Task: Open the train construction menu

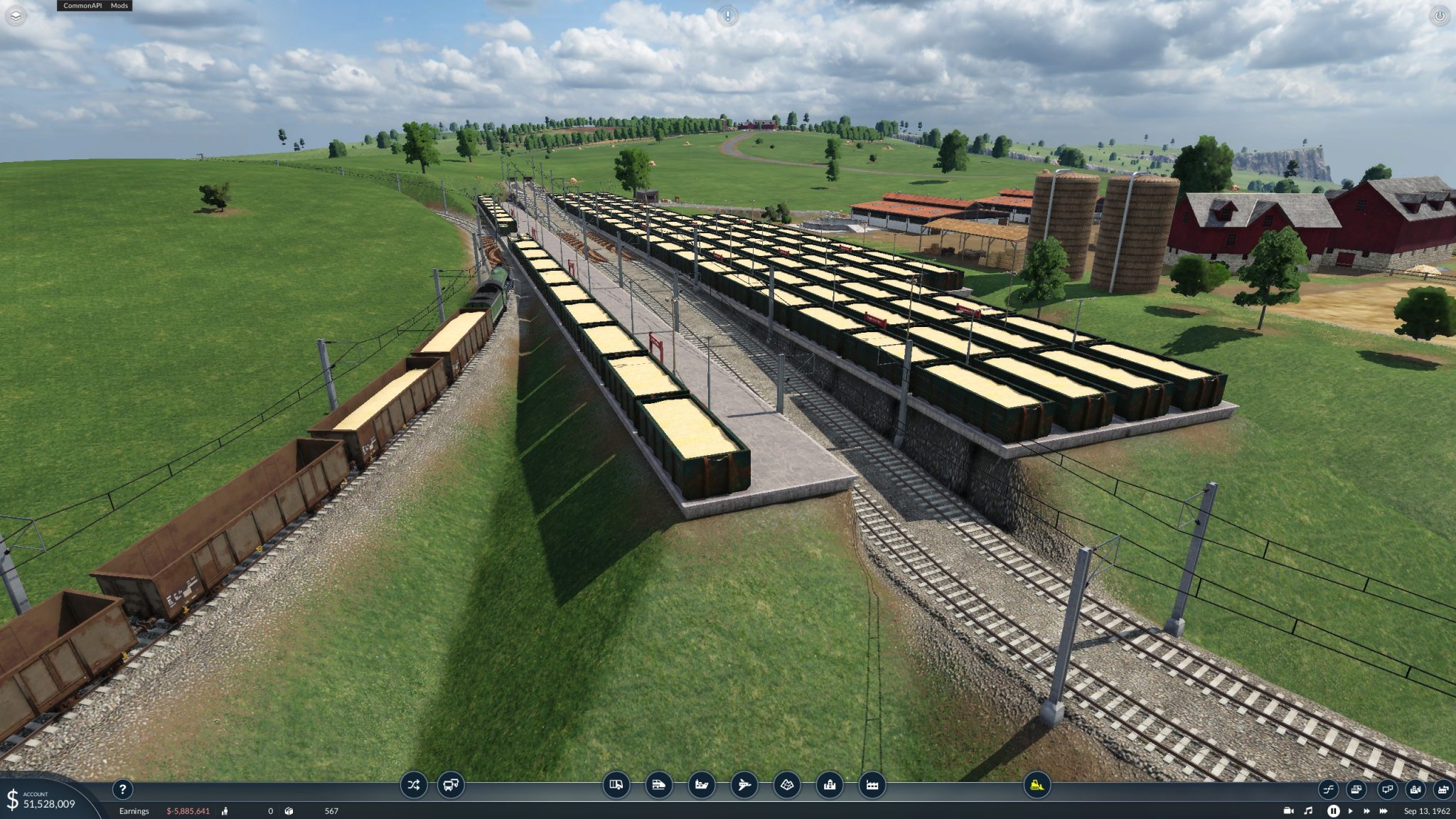Action: point(658,786)
